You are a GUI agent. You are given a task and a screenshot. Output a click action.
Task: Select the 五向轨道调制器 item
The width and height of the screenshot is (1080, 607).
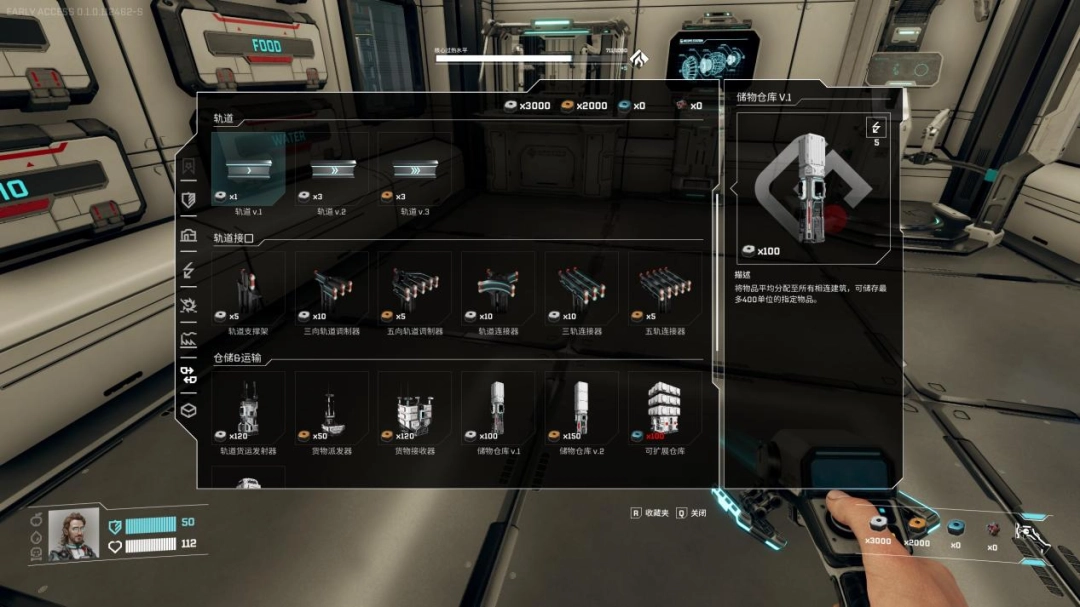point(414,290)
